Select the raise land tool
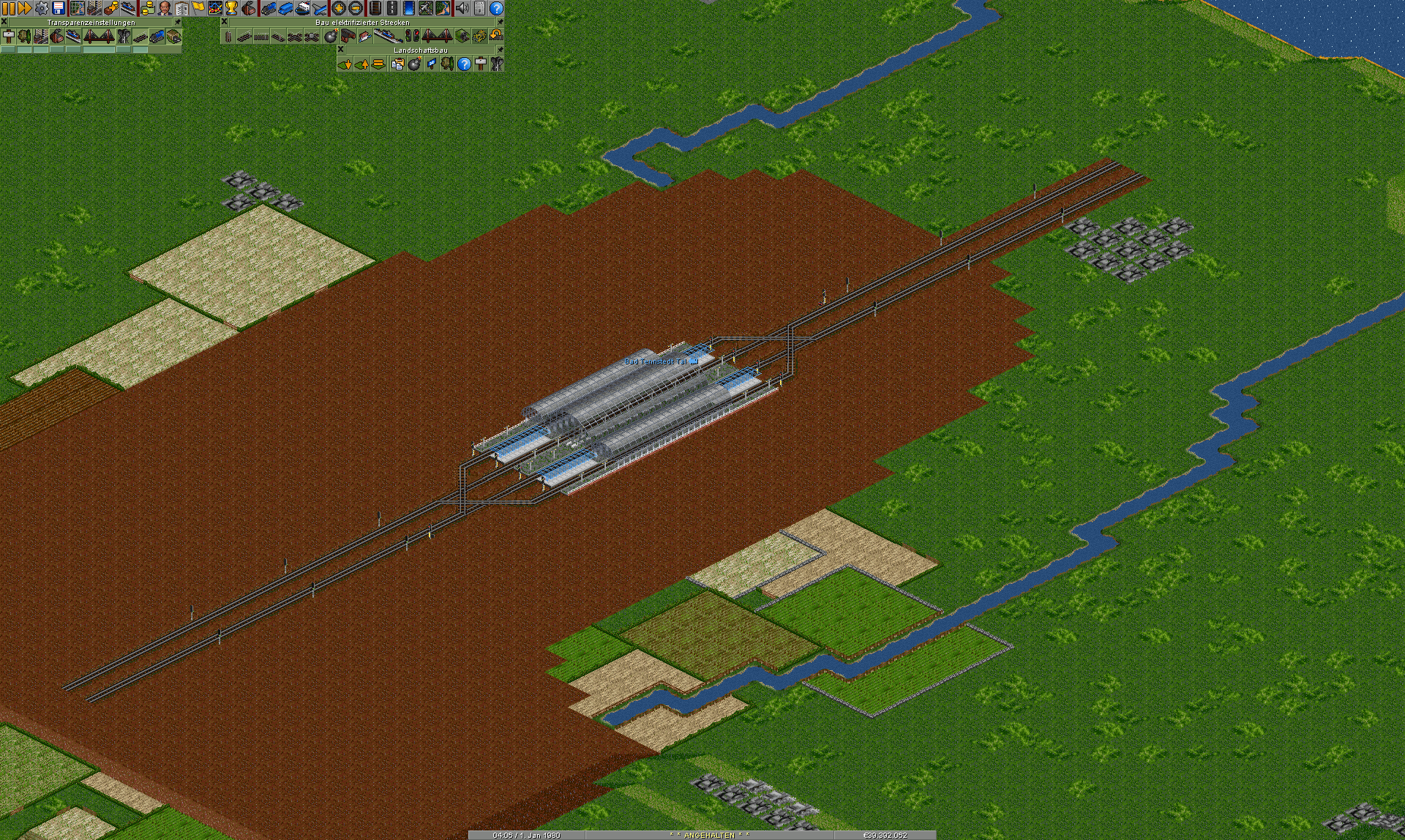 [361, 64]
